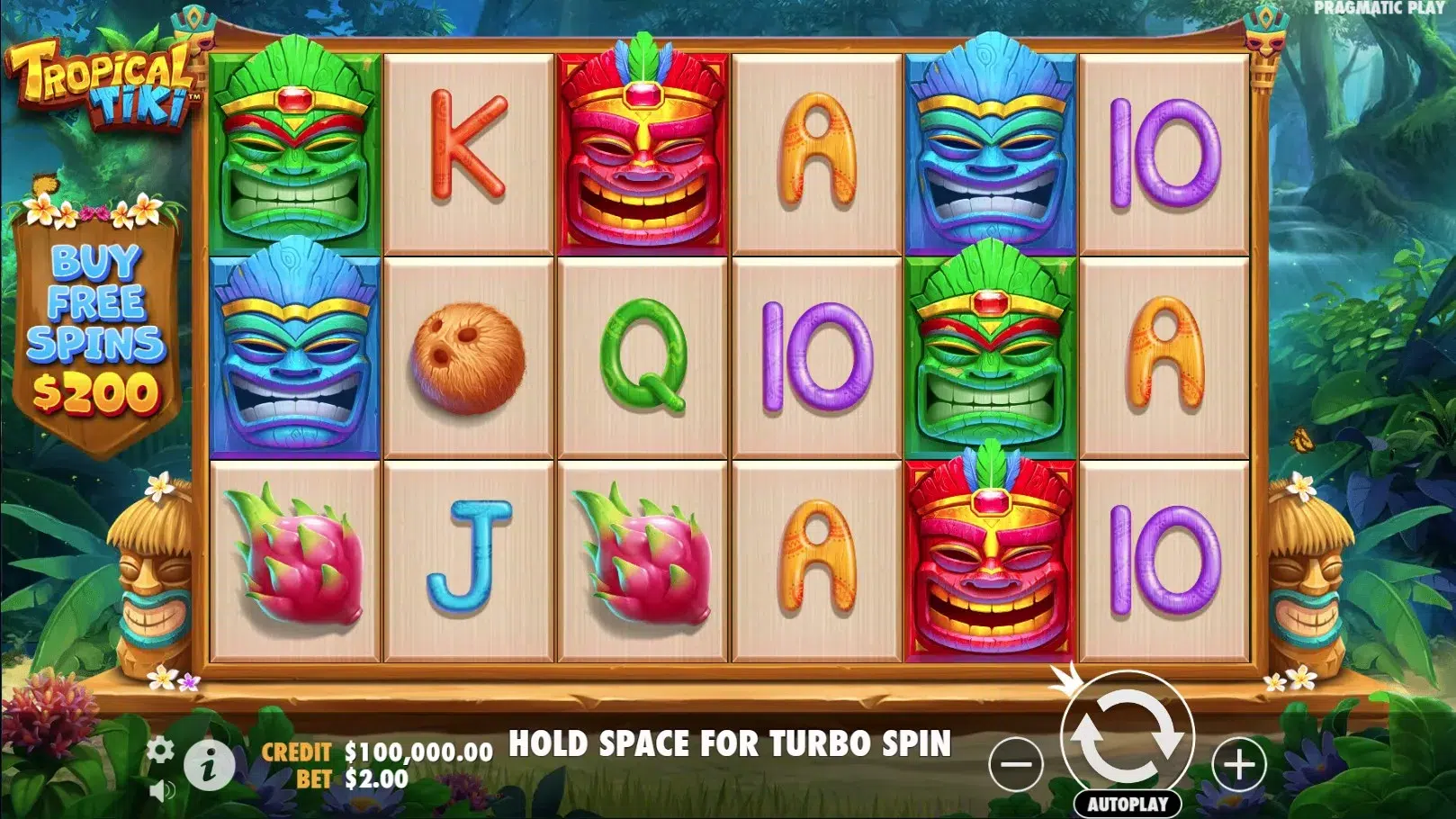Viewport: 1456px width, 819px height.
Task: Spin the reels with the circular arrows button
Action: click(1128, 738)
